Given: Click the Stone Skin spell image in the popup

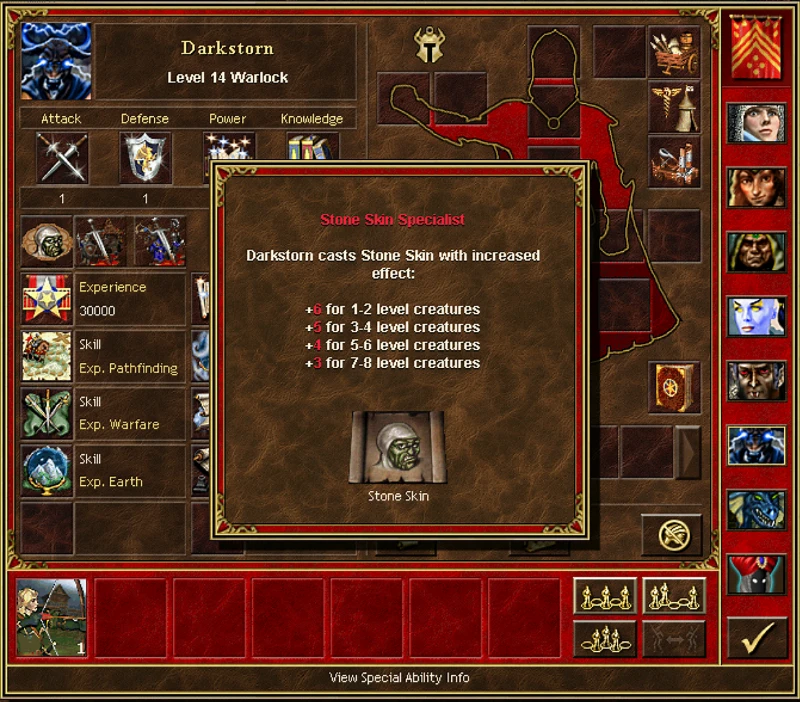Looking at the screenshot, I should click(384, 446).
